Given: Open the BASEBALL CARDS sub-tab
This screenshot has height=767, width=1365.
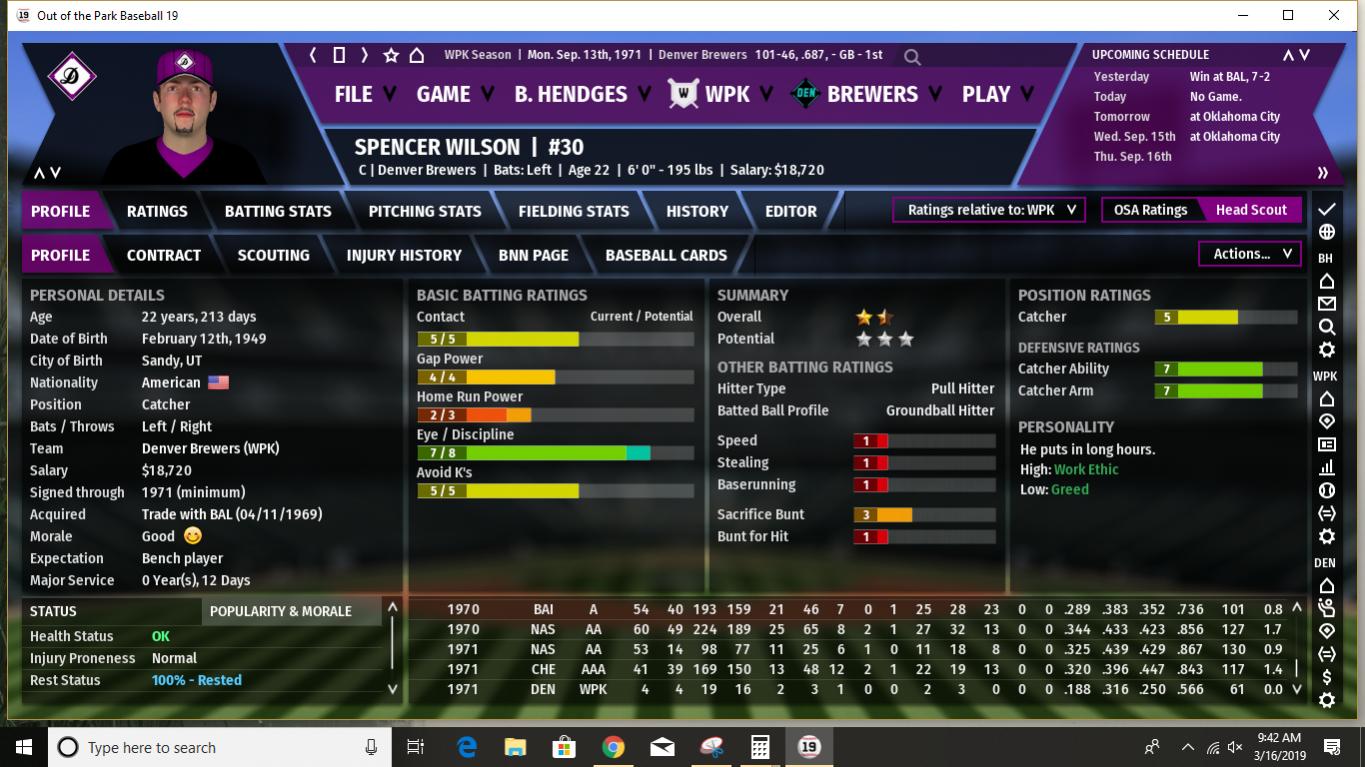Looking at the screenshot, I should [x=666, y=255].
